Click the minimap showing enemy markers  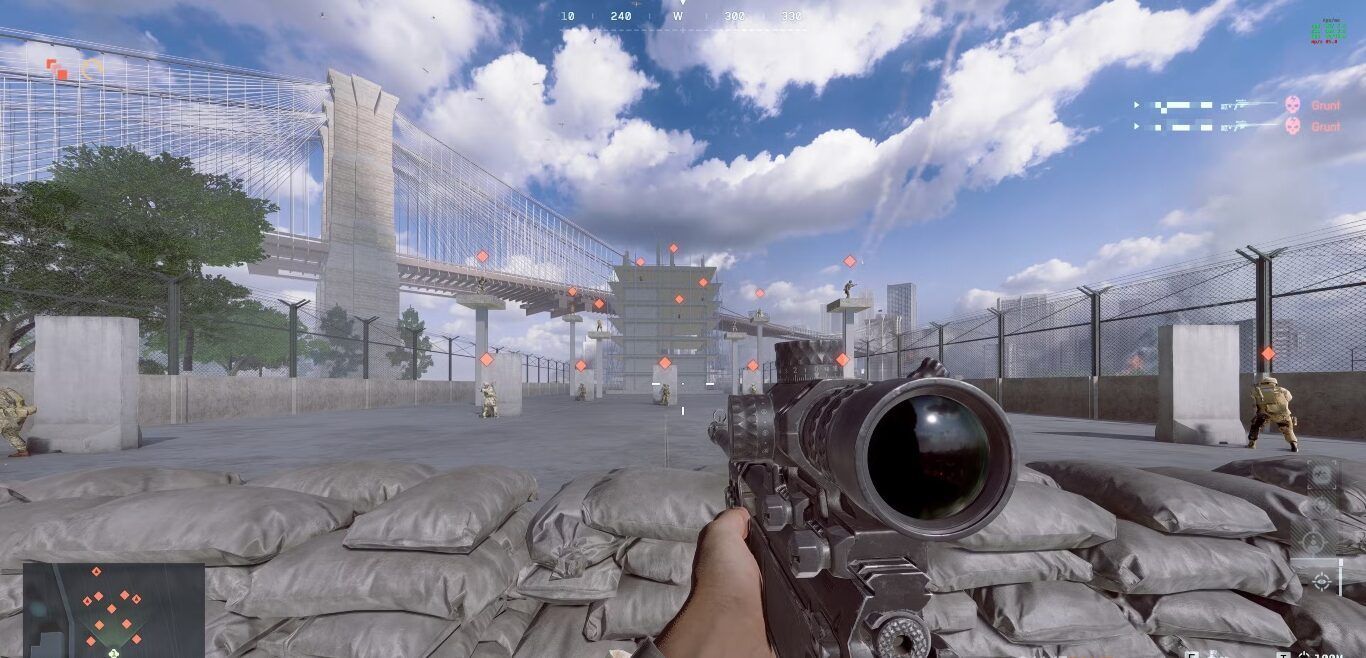[113, 609]
